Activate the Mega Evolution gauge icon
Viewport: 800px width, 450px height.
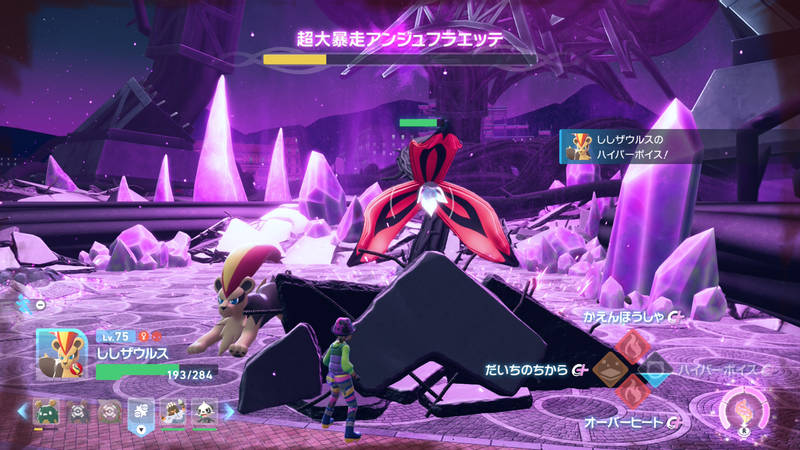(743, 413)
